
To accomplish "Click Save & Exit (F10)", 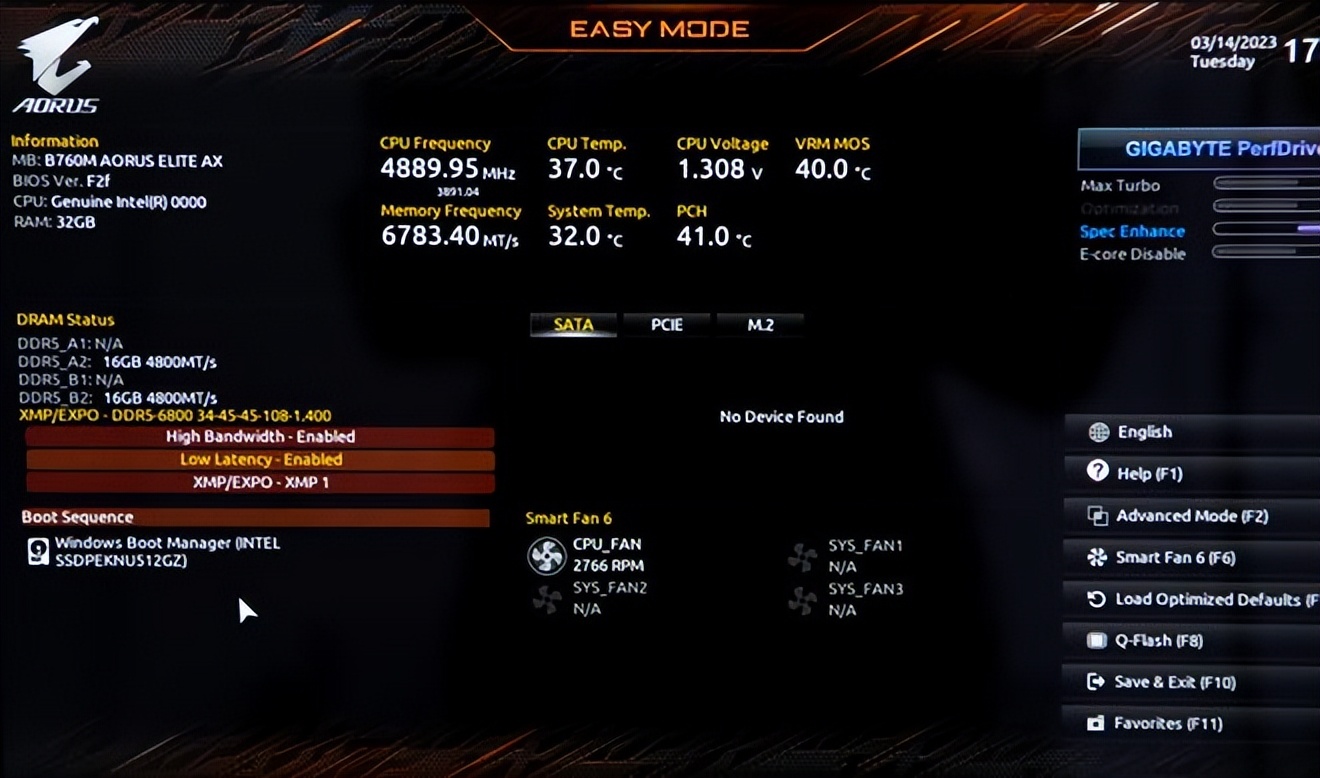I will pyautogui.click(x=1097, y=682).
